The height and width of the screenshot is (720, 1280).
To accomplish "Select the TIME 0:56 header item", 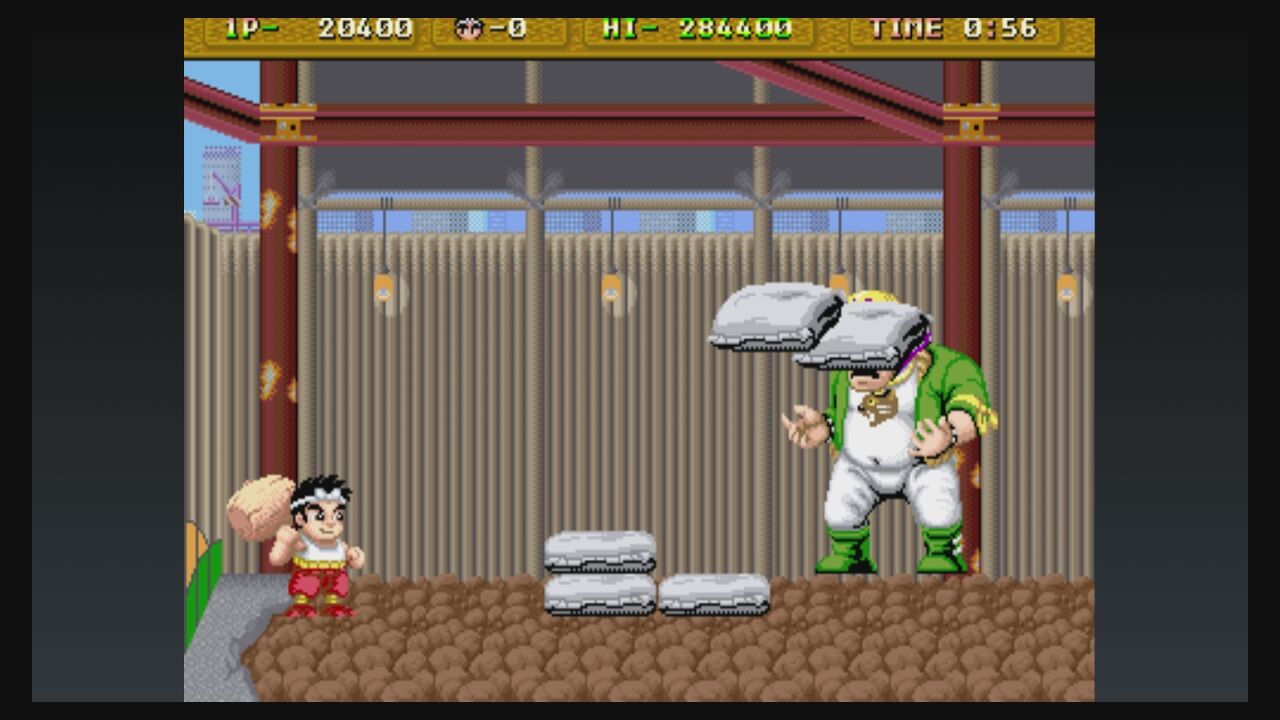I will pyautogui.click(x=955, y=28).
